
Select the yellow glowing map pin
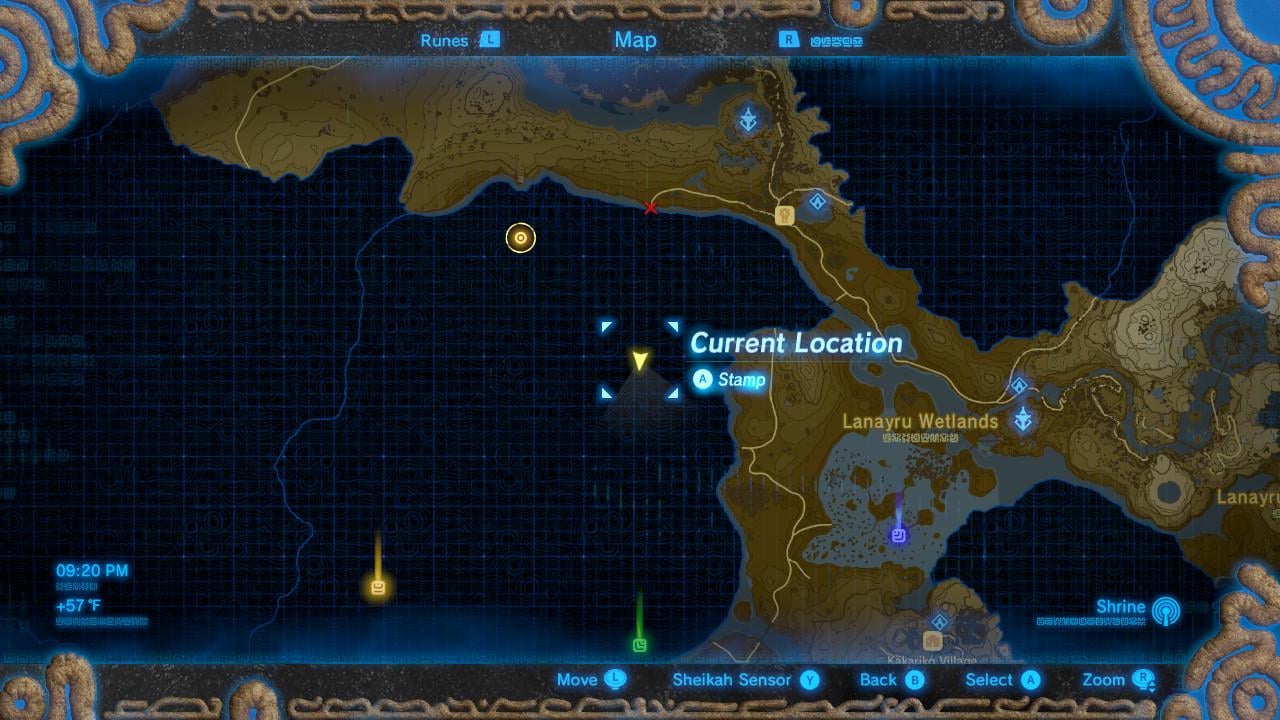point(378,587)
